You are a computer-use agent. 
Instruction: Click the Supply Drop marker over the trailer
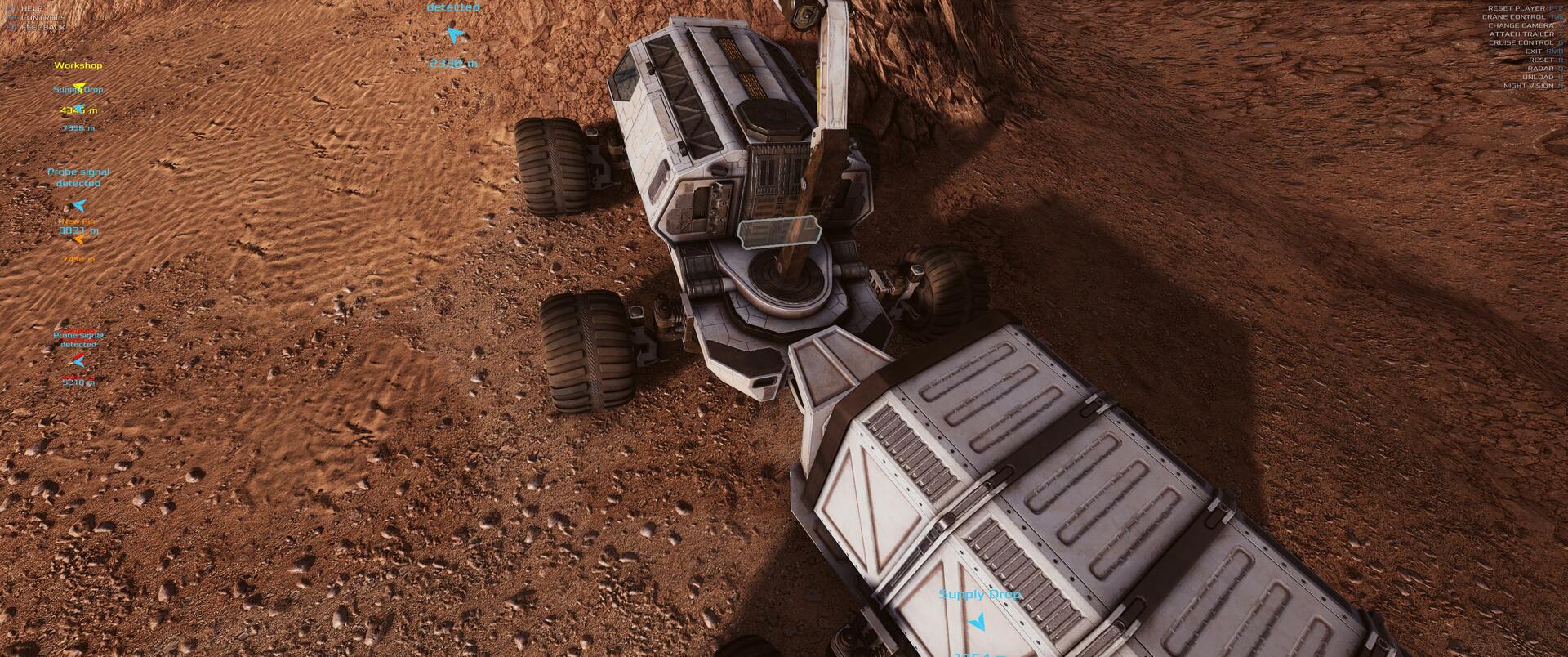(x=978, y=623)
